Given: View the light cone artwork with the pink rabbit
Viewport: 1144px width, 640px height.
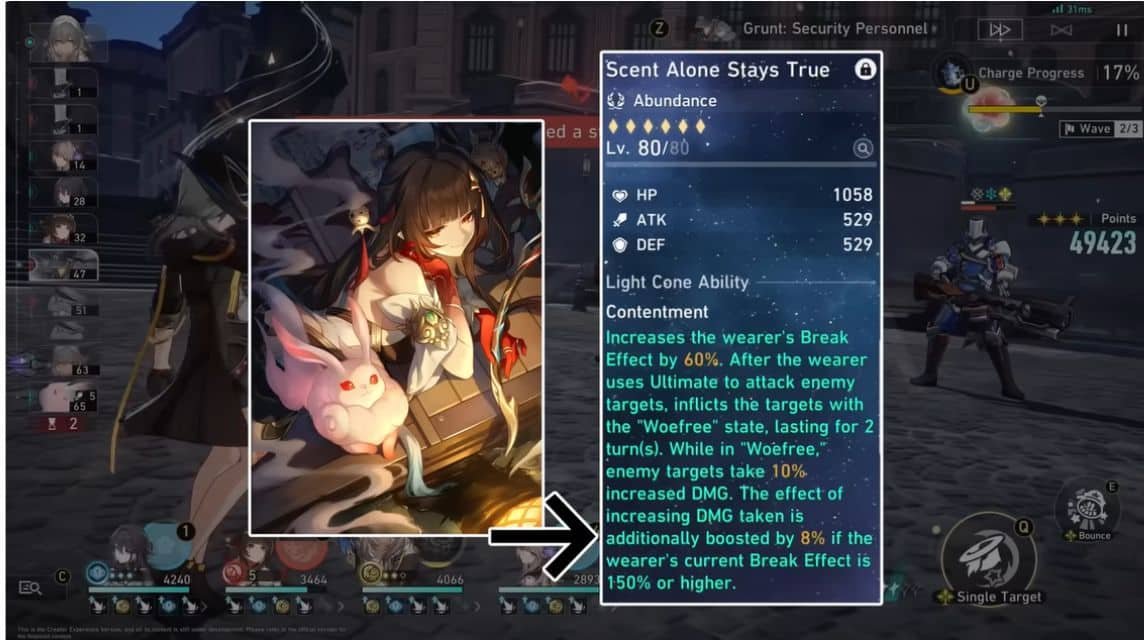Looking at the screenshot, I should click(x=395, y=328).
